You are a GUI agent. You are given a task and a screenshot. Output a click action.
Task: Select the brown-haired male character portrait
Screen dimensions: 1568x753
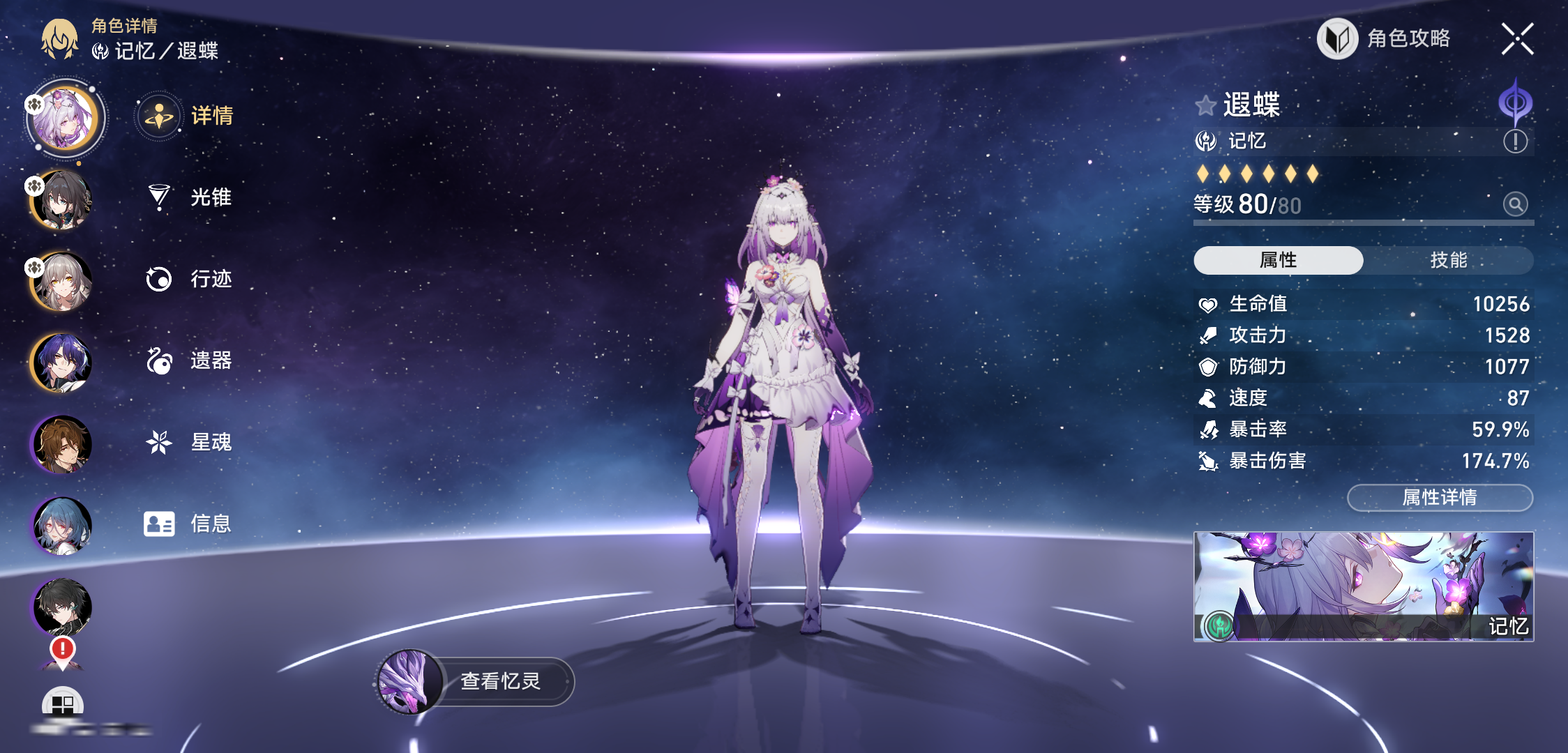(x=62, y=444)
